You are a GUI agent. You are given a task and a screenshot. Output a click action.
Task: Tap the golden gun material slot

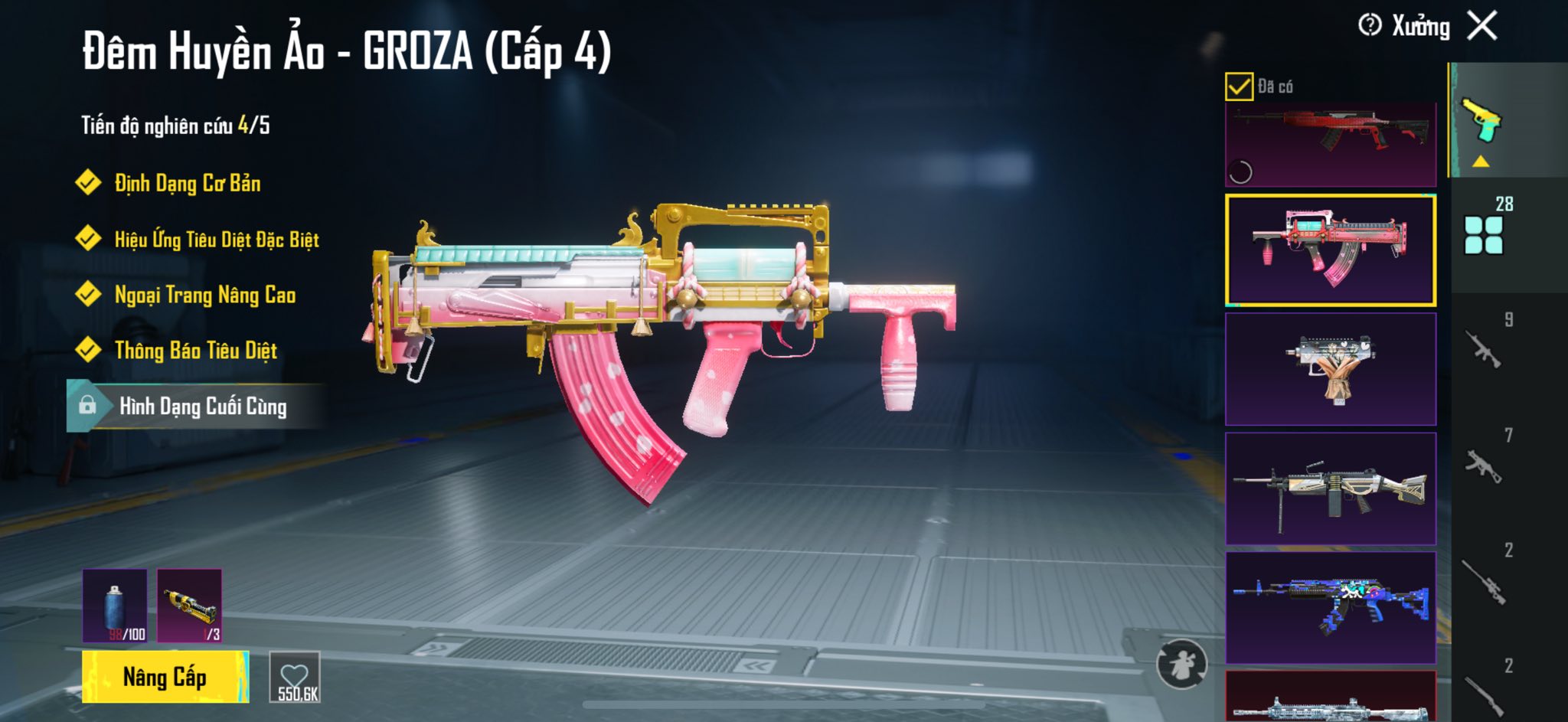[x=189, y=606]
